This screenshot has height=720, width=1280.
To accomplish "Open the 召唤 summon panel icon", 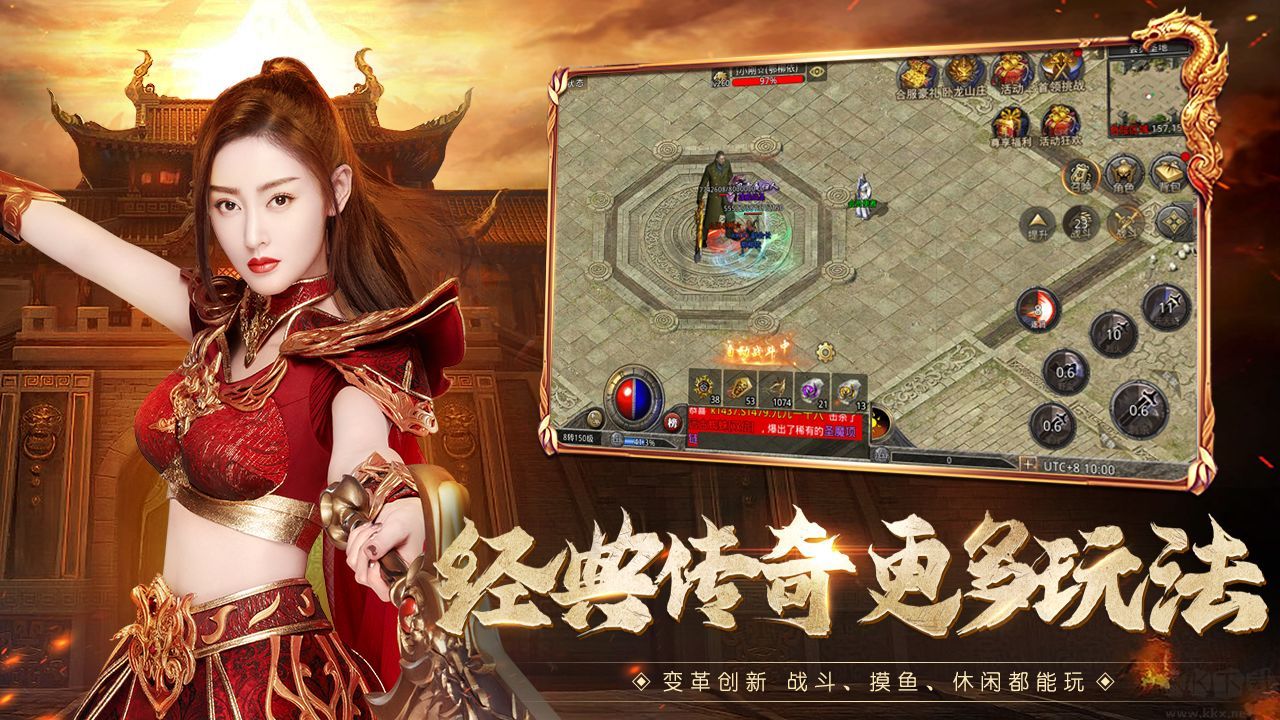I will (x=1081, y=172).
